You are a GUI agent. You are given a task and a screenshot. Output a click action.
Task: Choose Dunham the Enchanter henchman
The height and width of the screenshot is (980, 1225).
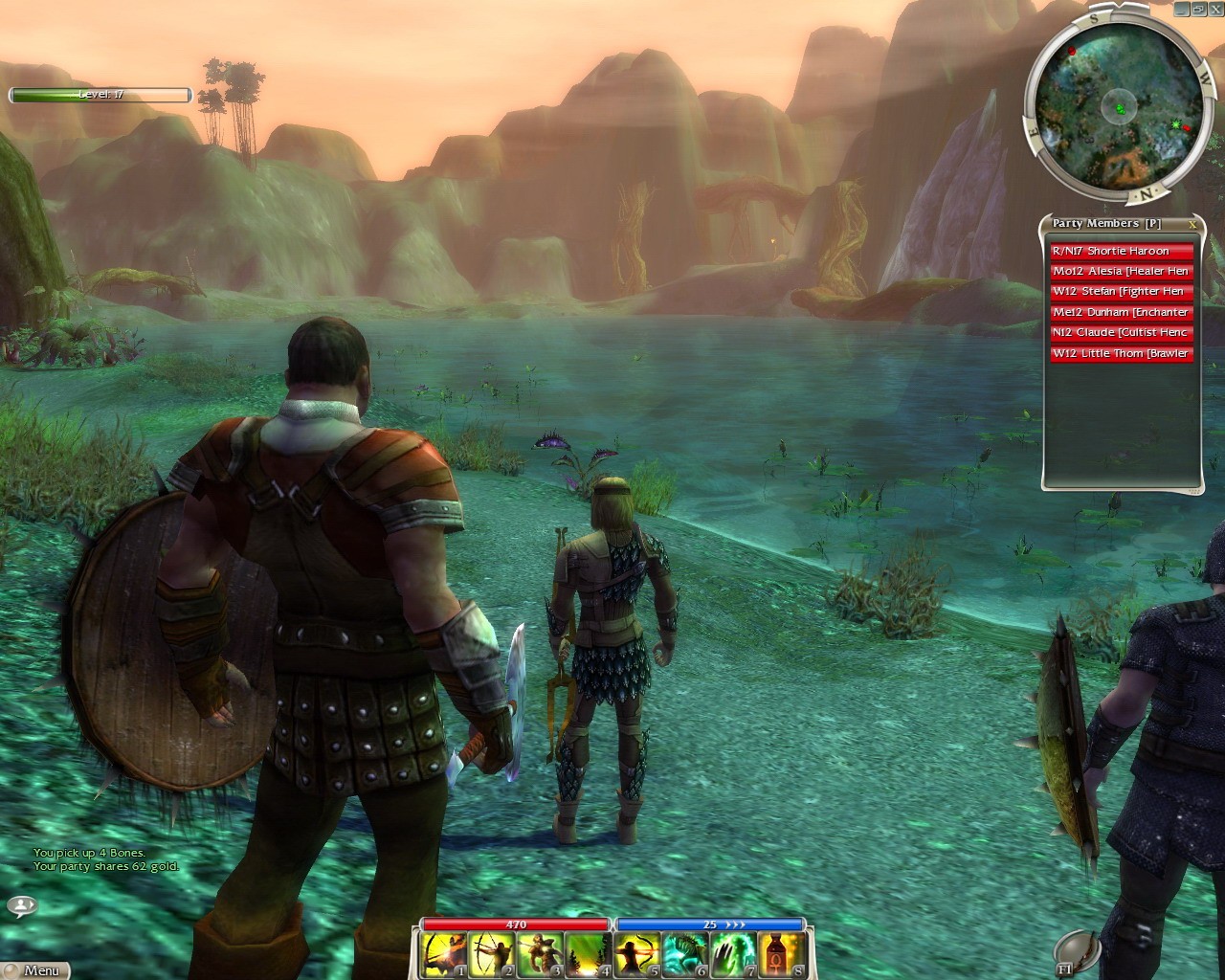click(1122, 312)
